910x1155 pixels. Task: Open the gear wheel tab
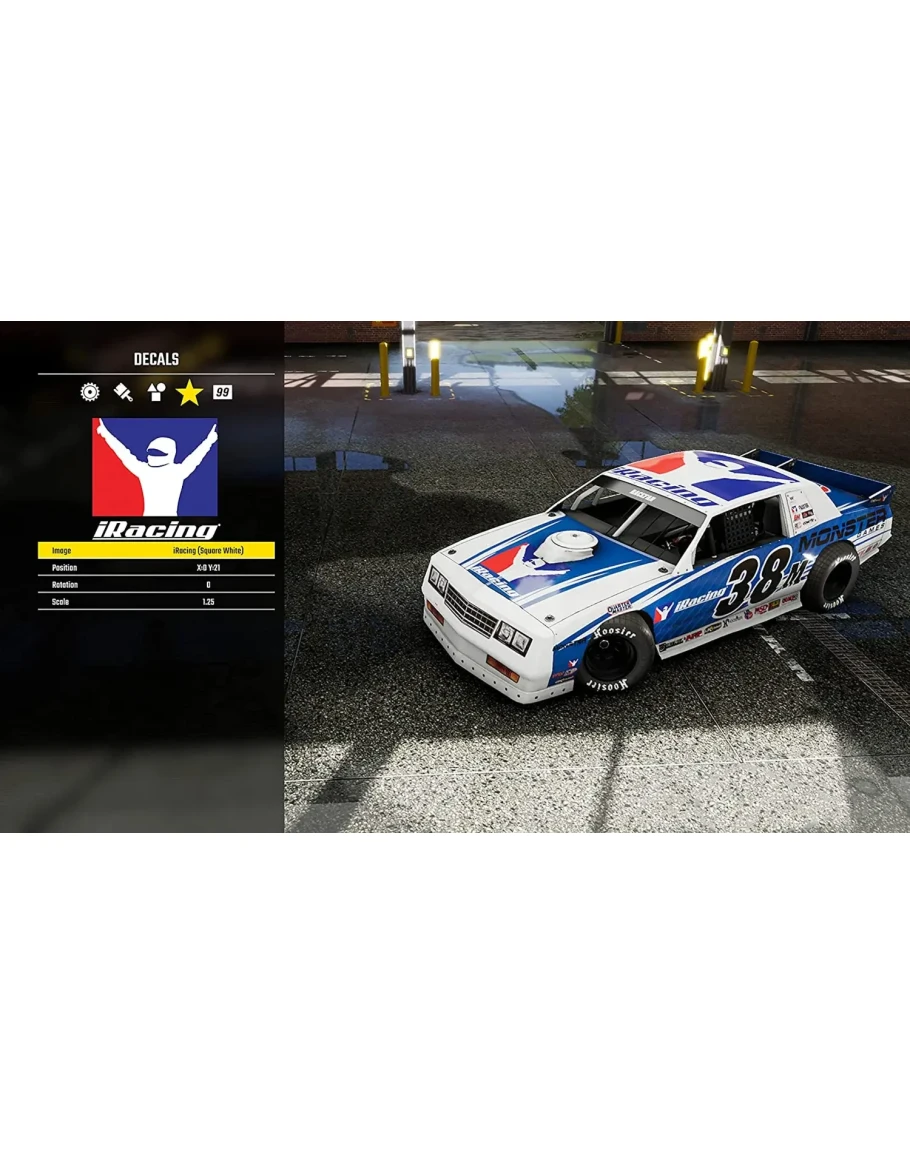(x=90, y=392)
